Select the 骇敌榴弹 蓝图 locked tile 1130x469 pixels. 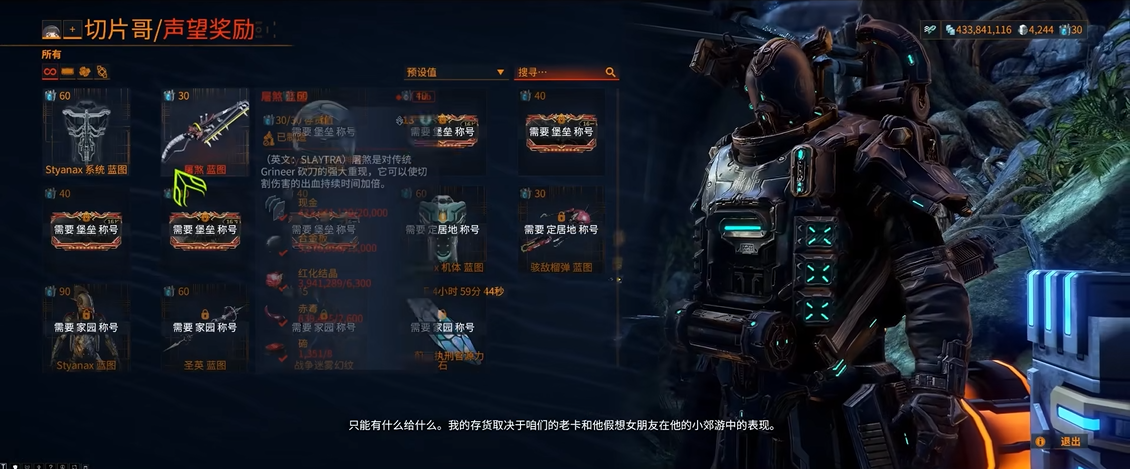coord(560,230)
